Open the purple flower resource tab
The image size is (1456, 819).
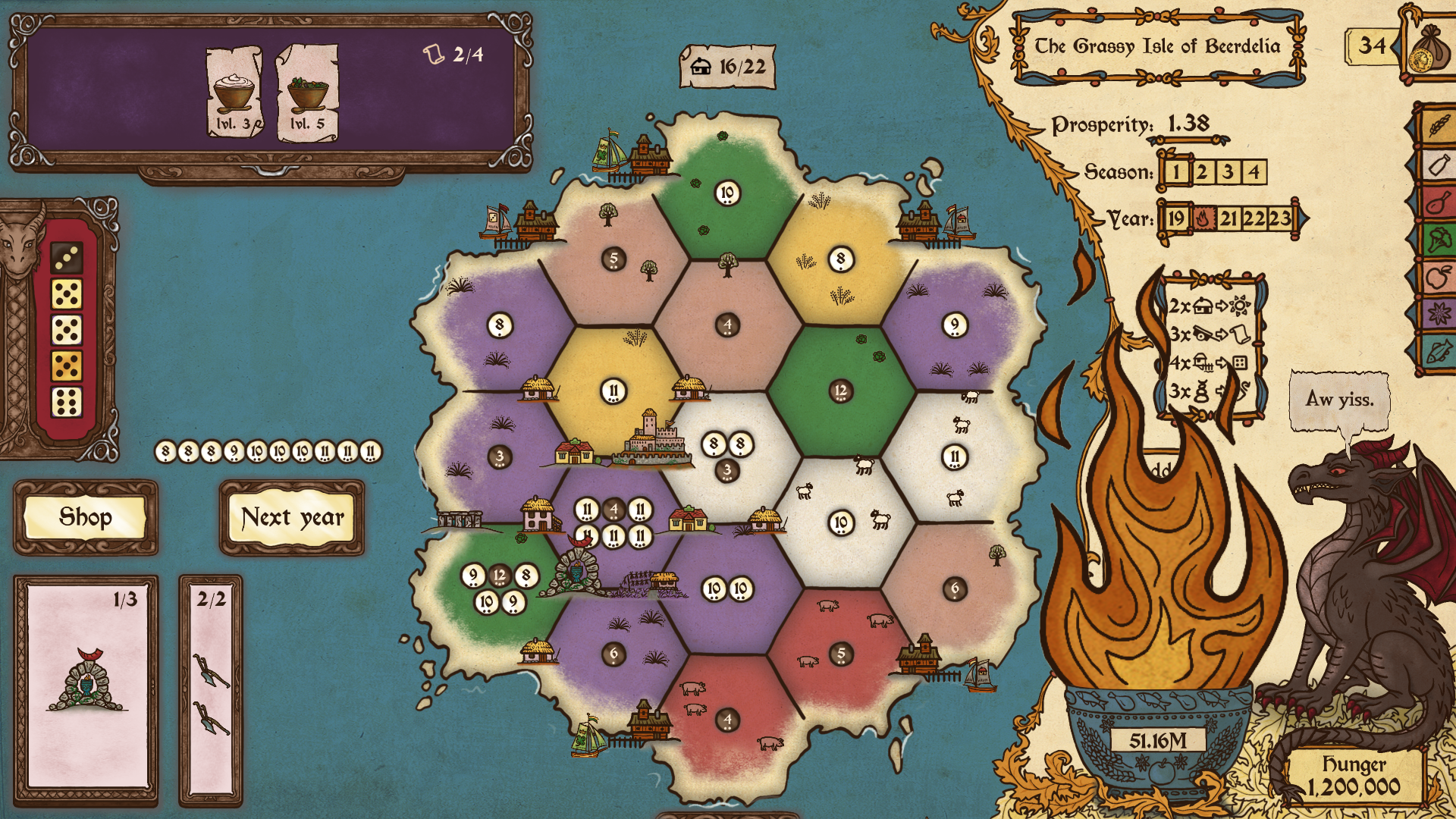(1439, 312)
